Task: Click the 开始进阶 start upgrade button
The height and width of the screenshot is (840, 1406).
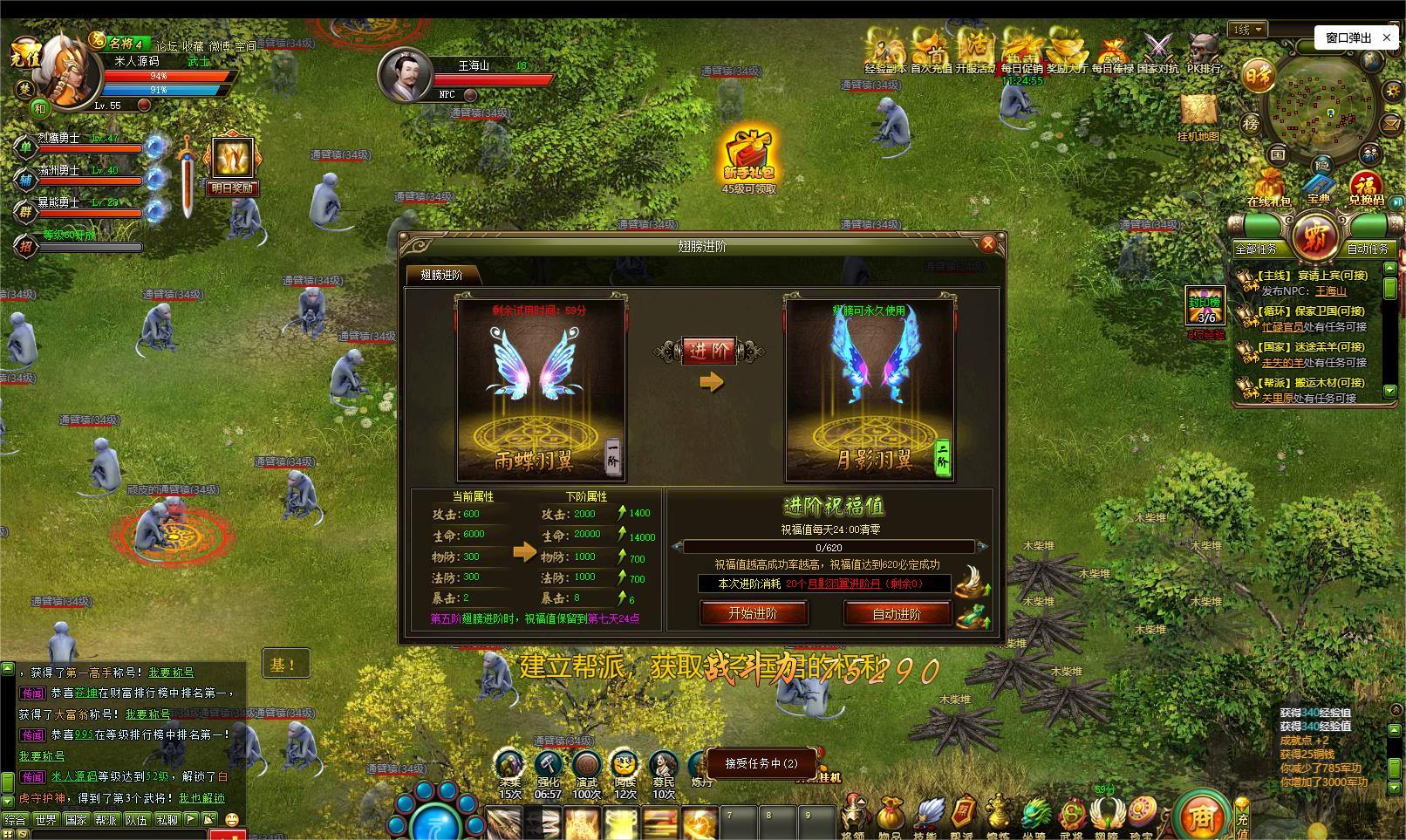Action: point(753,613)
